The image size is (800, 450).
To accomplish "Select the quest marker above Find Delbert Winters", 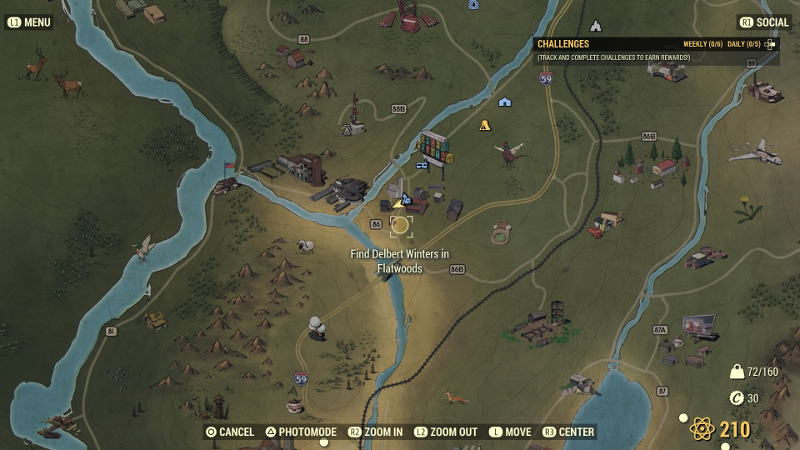I will point(400,225).
